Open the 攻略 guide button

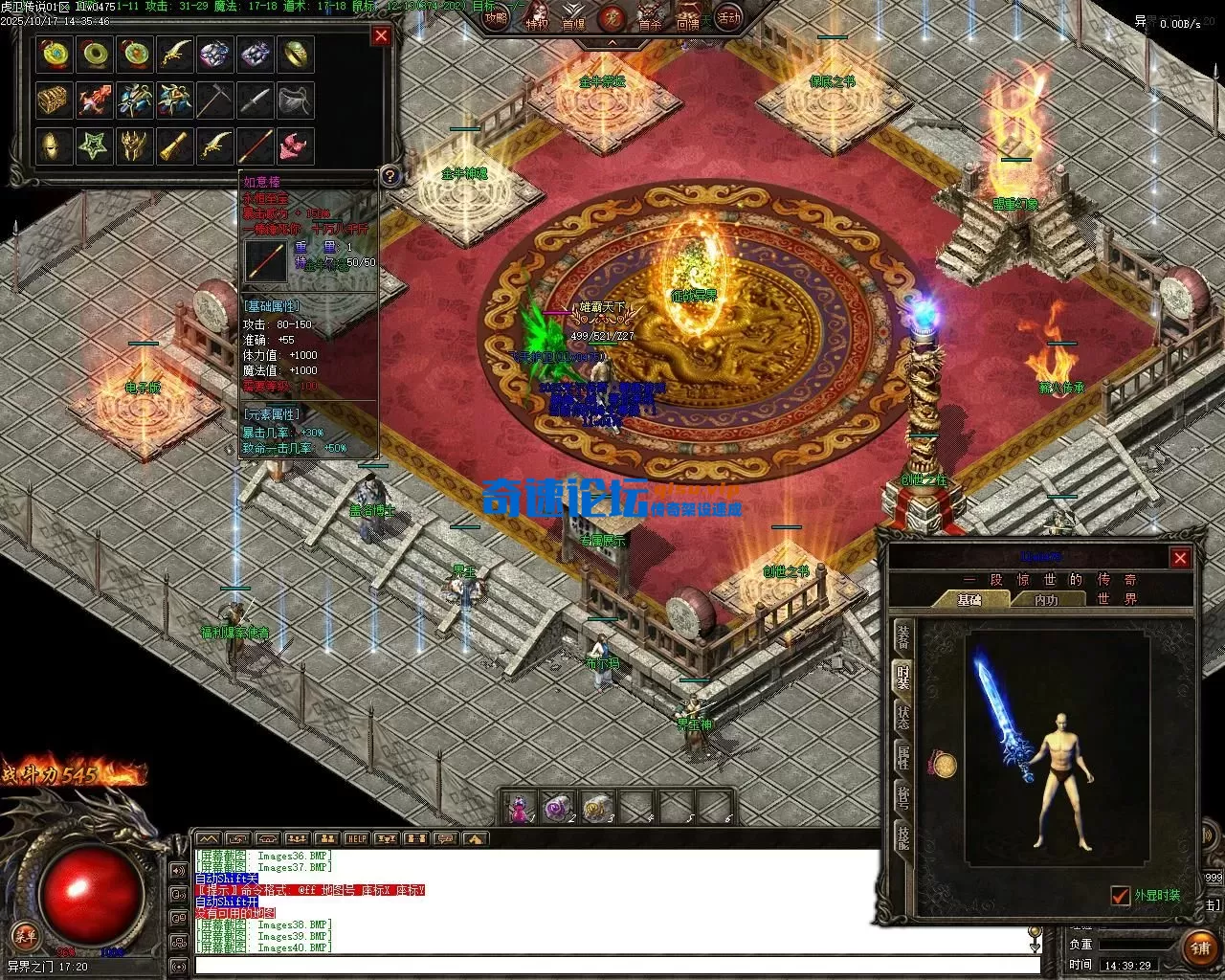[496, 18]
